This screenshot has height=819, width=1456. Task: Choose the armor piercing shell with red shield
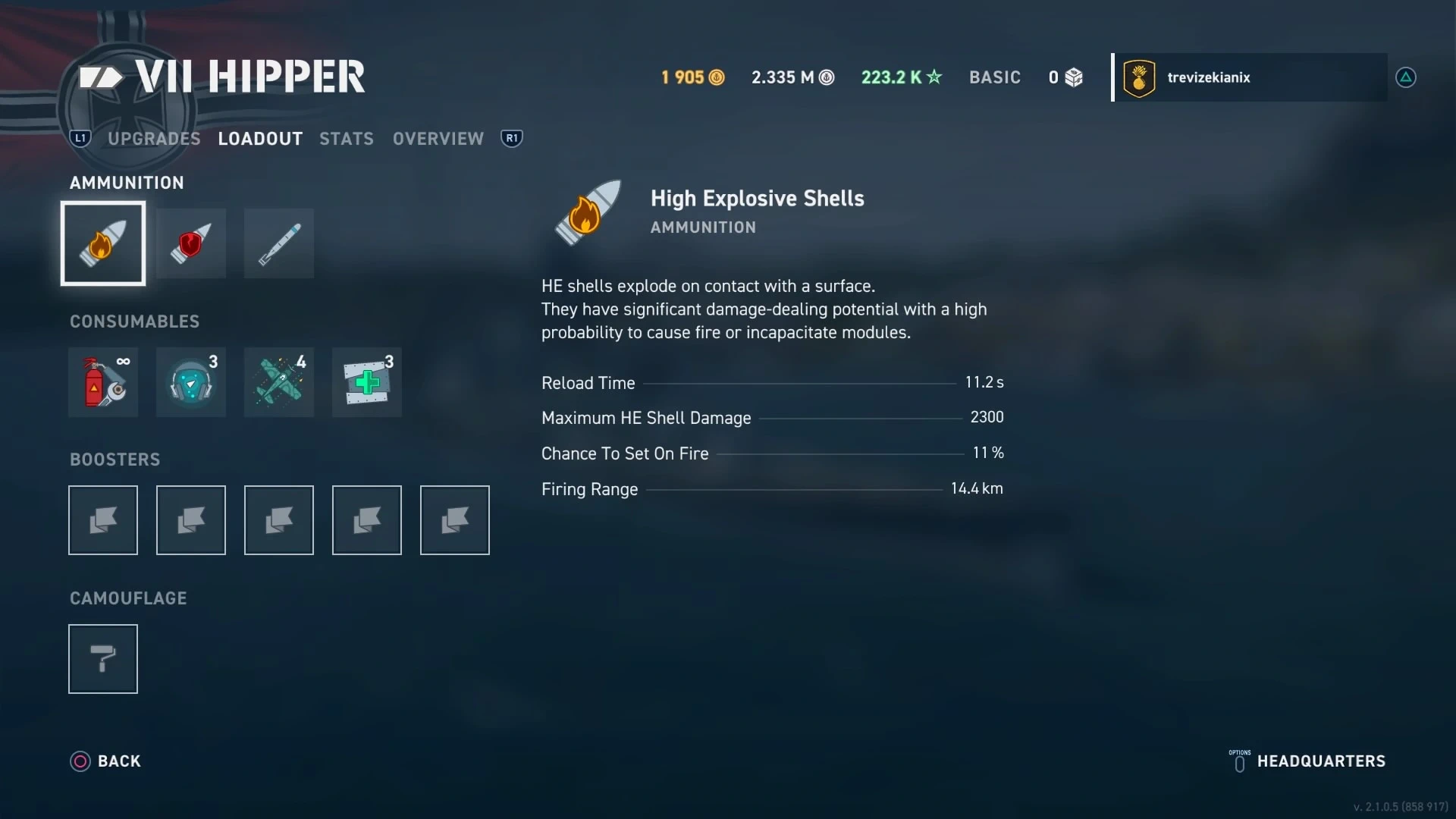tap(191, 243)
